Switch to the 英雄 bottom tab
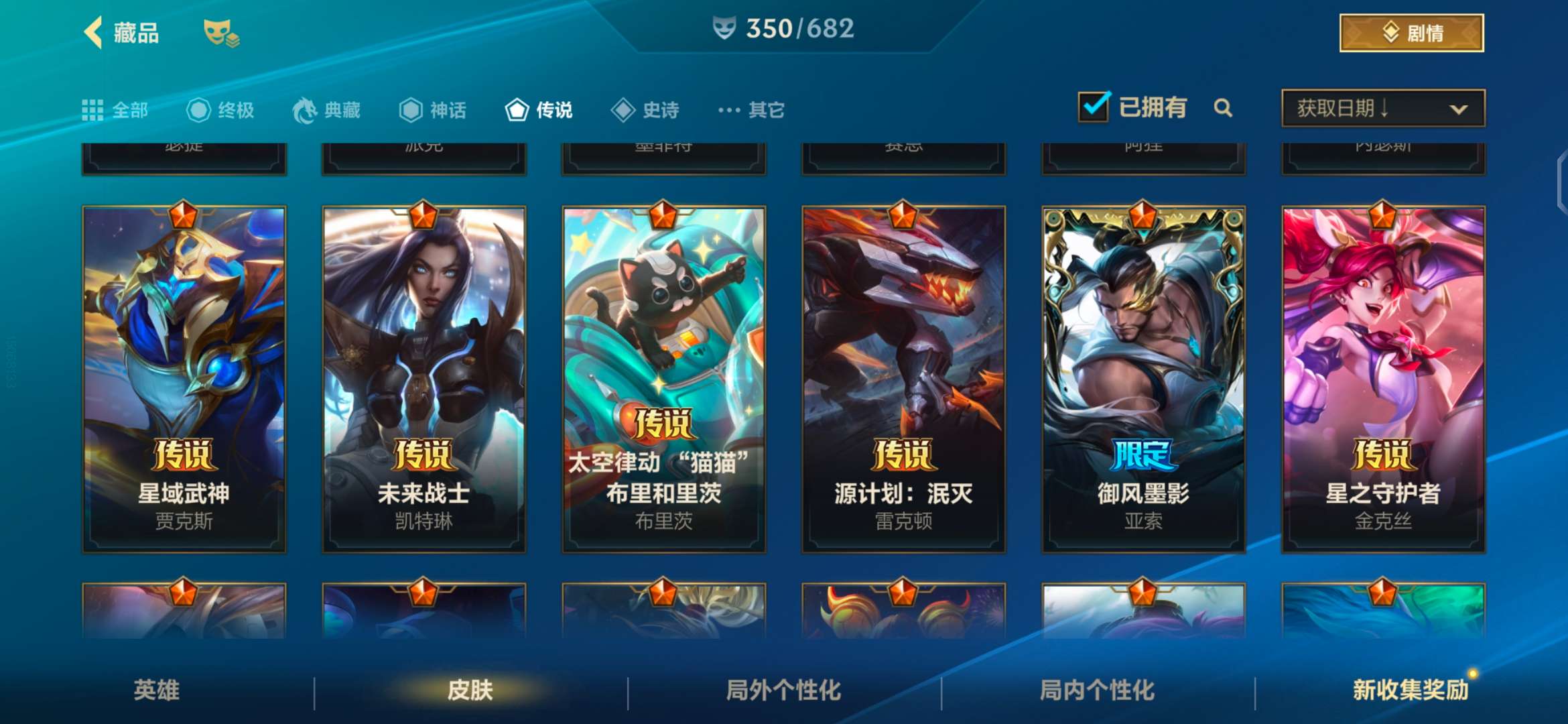The width and height of the screenshot is (1568, 724). pyautogui.click(x=157, y=690)
